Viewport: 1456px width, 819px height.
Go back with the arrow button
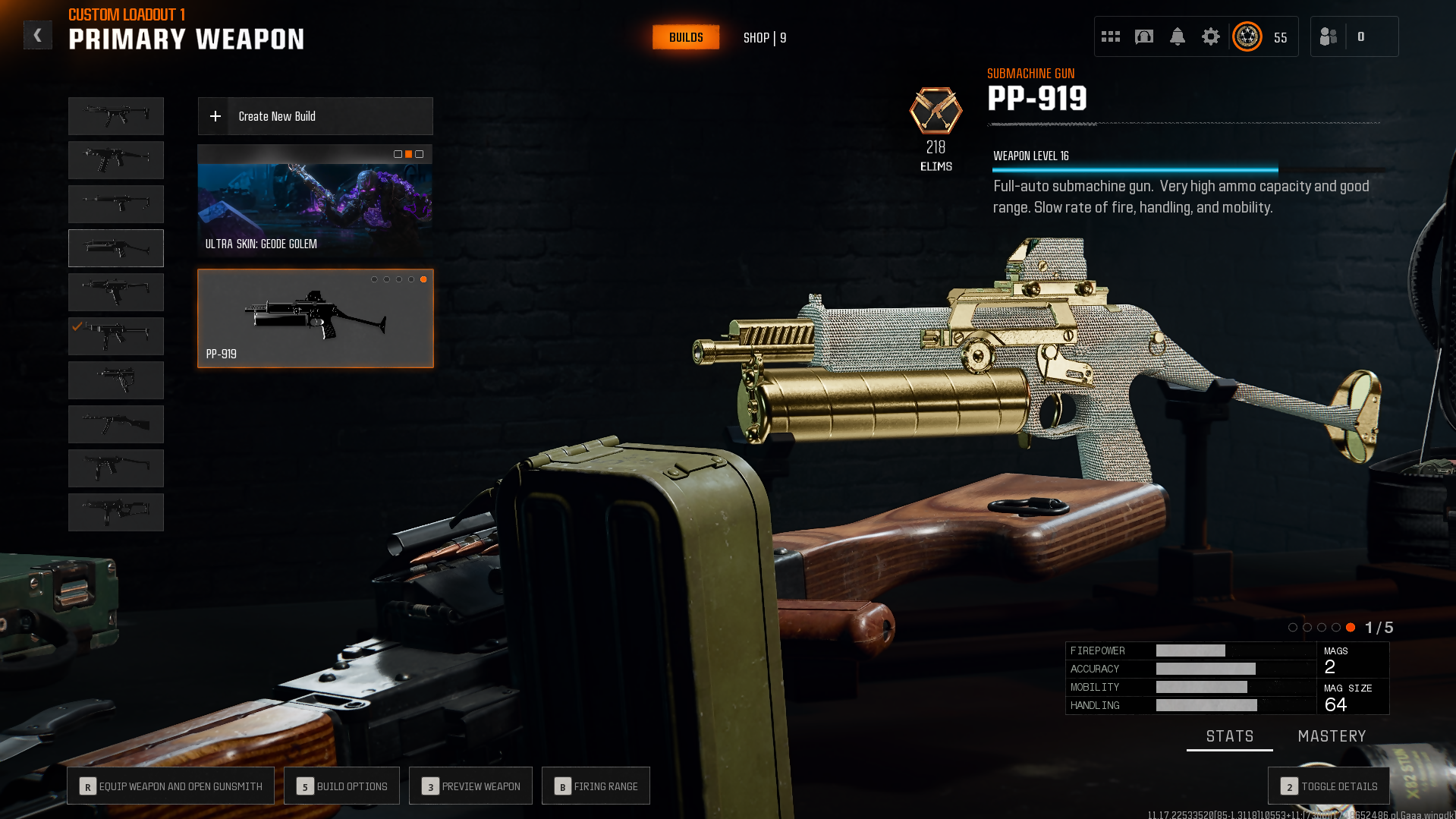(37, 36)
